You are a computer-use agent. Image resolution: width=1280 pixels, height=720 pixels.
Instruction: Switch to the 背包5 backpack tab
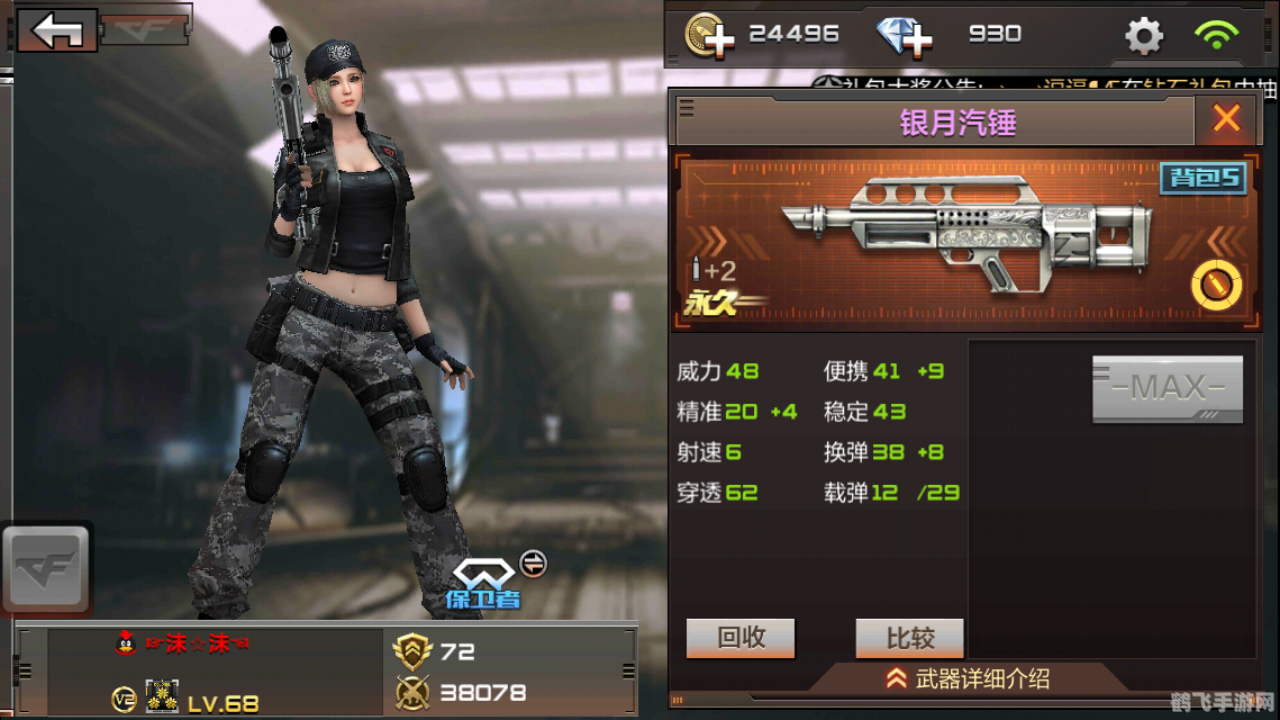click(1202, 177)
